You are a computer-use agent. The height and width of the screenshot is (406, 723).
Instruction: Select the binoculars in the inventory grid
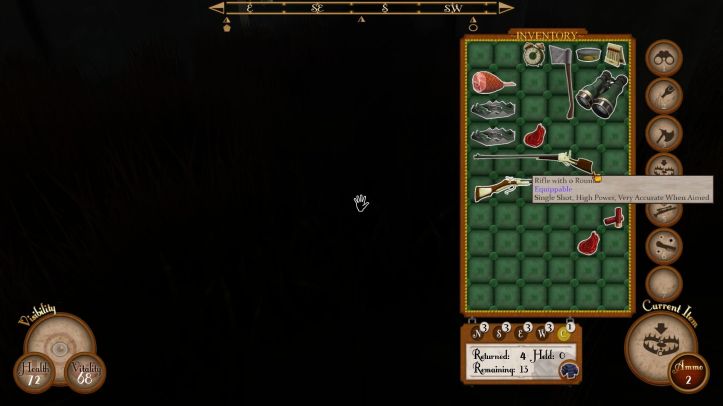601,92
